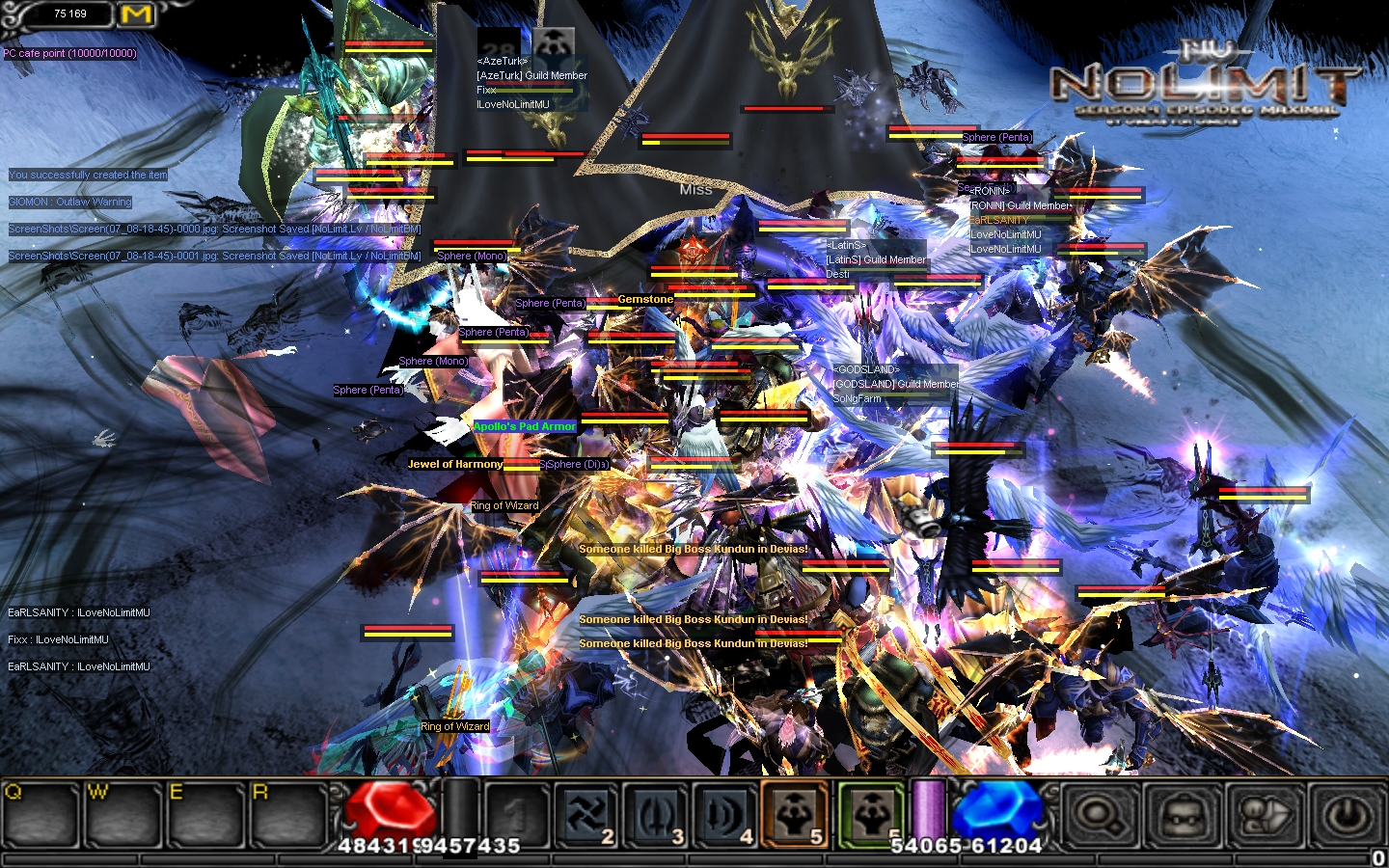Image resolution: width=1389 pixels, height=868 pixels.
Task: Select the R hotkey item slot
Action: pos(288,815)
